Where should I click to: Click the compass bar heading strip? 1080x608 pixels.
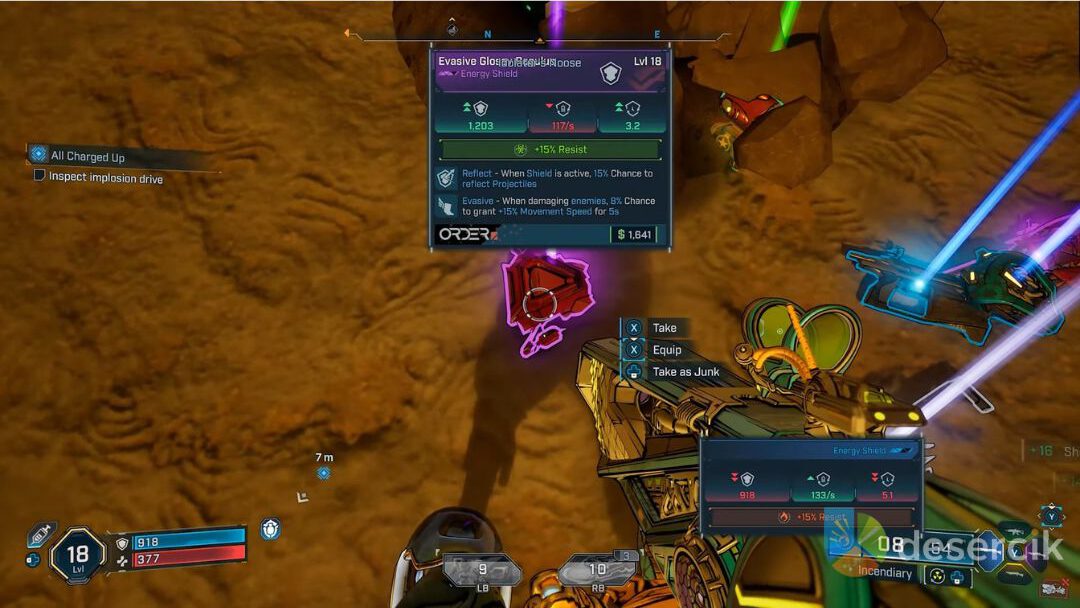click(540, 38)
